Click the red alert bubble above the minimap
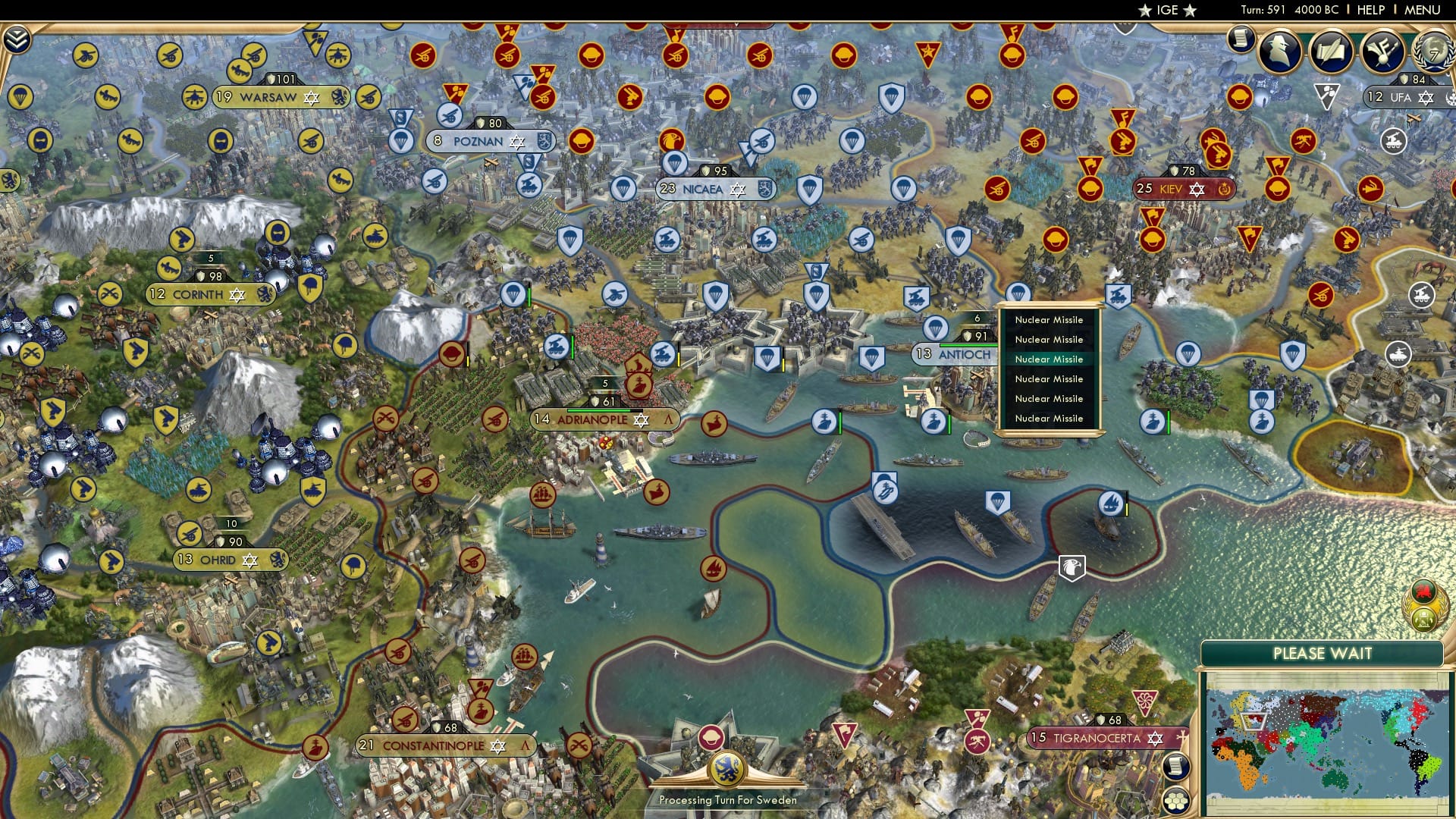This screenshot has height=819, width=1456. pyautogui.click(x=1423, y=592)
